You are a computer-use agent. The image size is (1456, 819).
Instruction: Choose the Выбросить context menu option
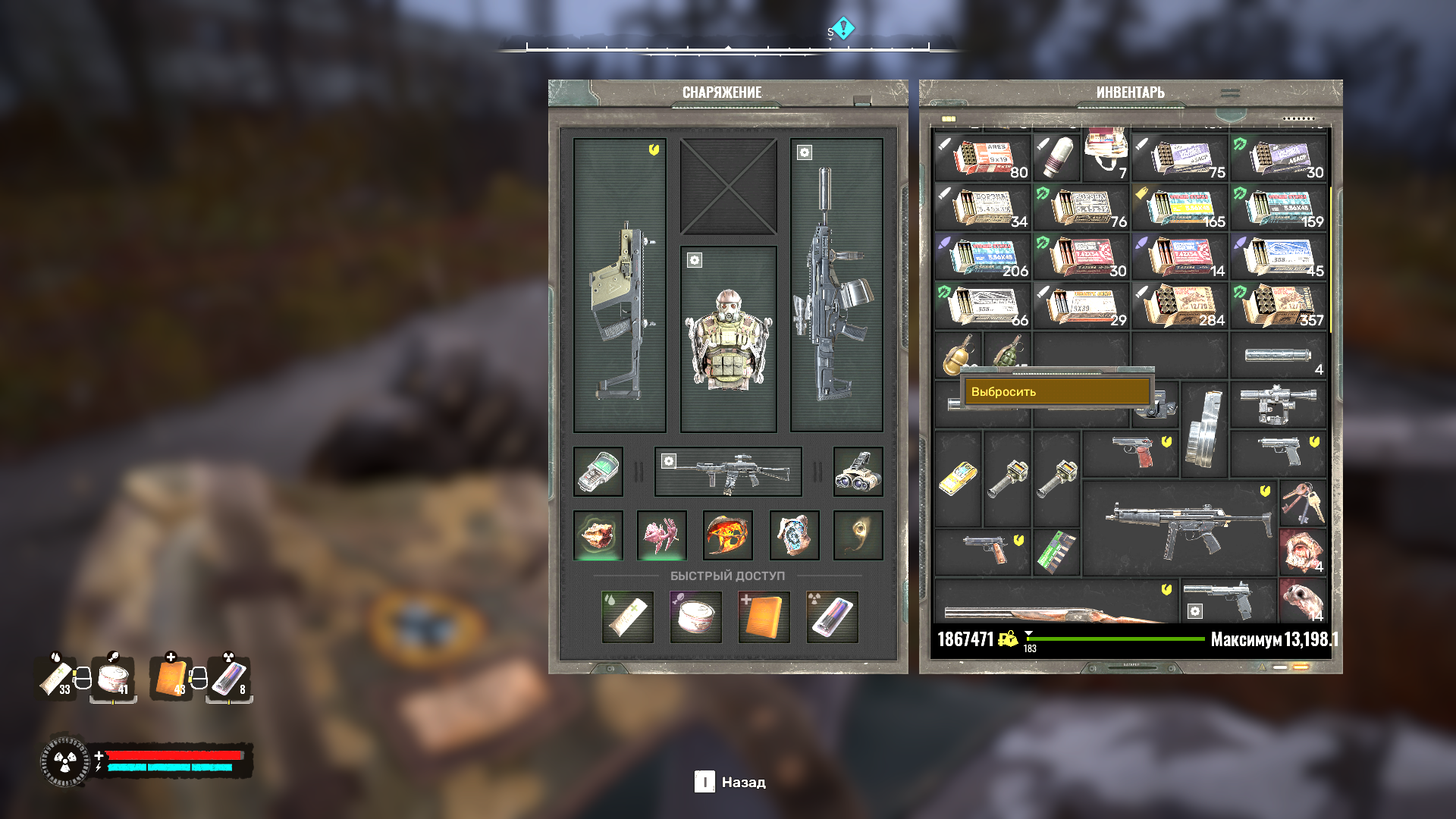[1056, 391]
